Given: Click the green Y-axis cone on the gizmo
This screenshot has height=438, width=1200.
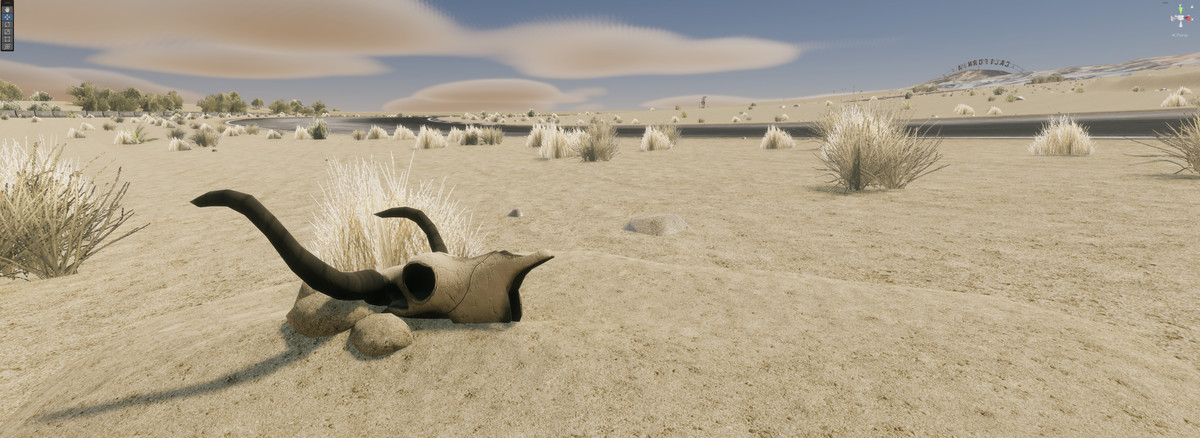Looking at the screenshot, I should [x=1181, y=10].
